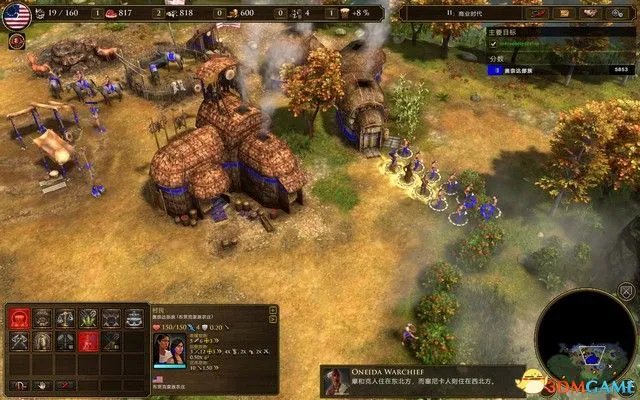This screenshot has height=400, width=640.
Task: Click the crossed axes command icon
Action: click(19, 341)
